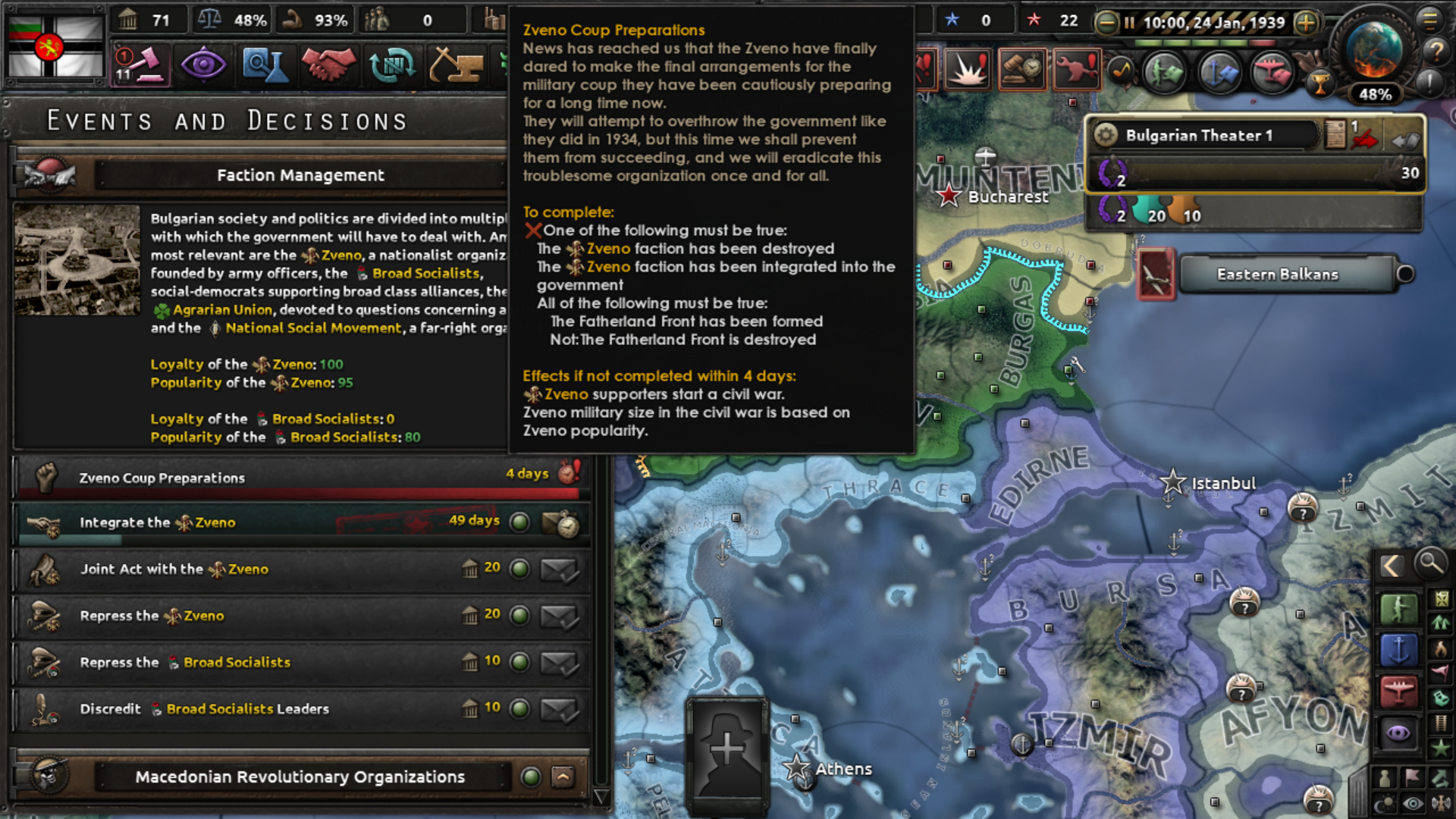Open the Research tab flask icon
Image resolution: width=1456 pixels, height=819 pixels.
[x=266, y=65]
